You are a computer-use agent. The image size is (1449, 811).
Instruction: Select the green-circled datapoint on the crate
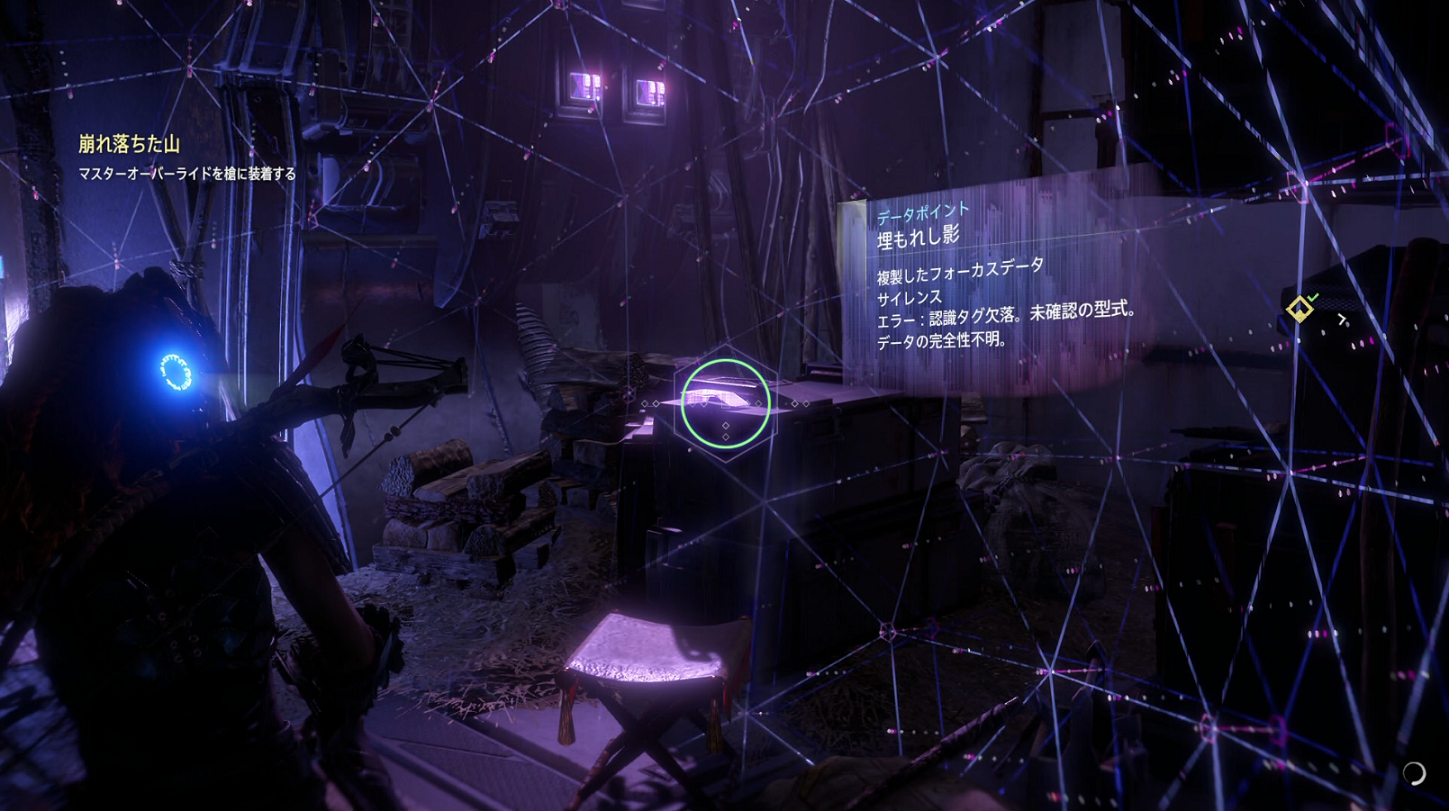click(x=724, y=403)
